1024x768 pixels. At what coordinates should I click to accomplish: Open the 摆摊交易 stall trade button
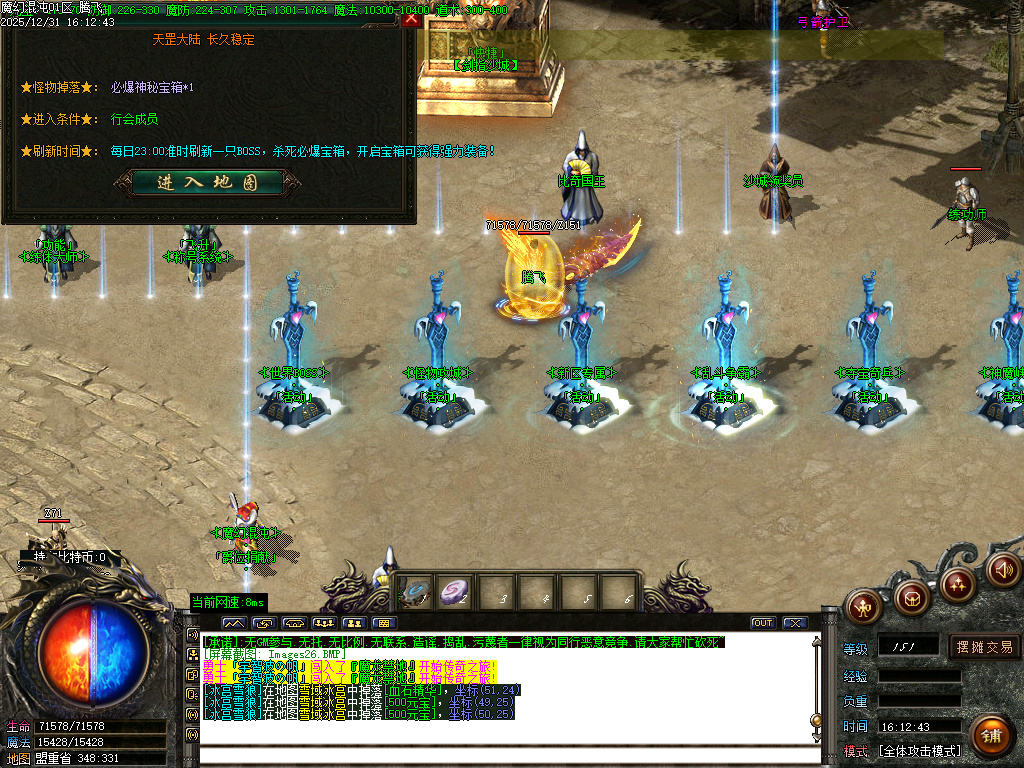tap(984, 647)
